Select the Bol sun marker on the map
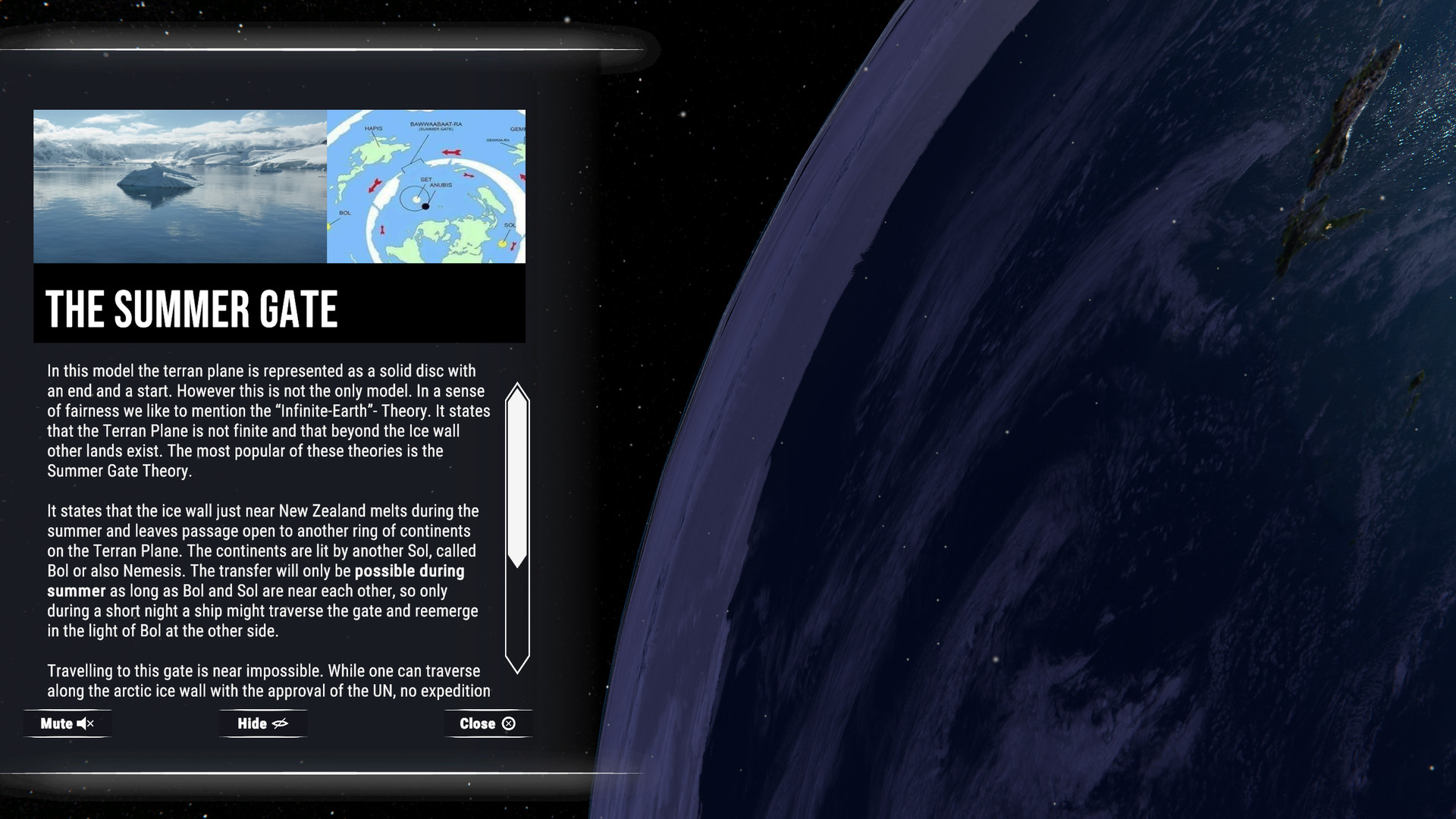This screenshot has height=819, width=1456. coord(328,227)
